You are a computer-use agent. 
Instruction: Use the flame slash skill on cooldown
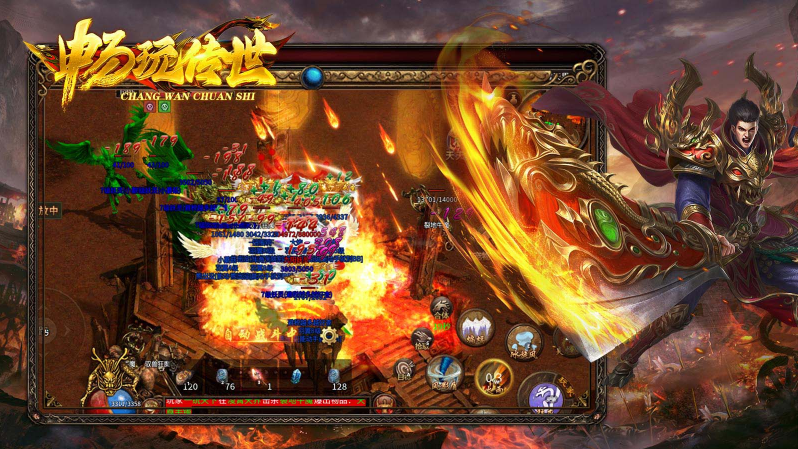click(492, 379)
